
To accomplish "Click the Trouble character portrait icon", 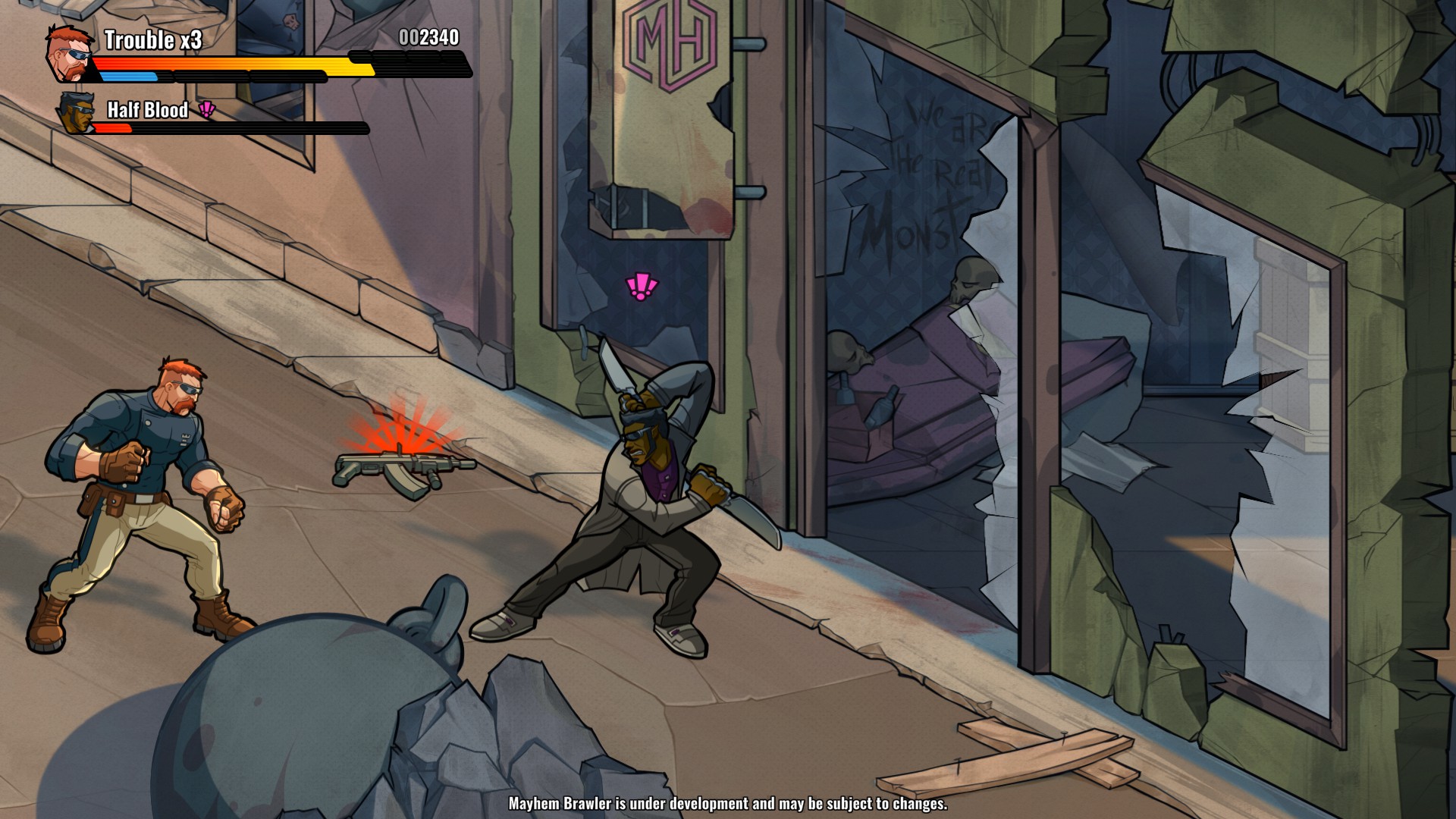I will click(68, 53).
